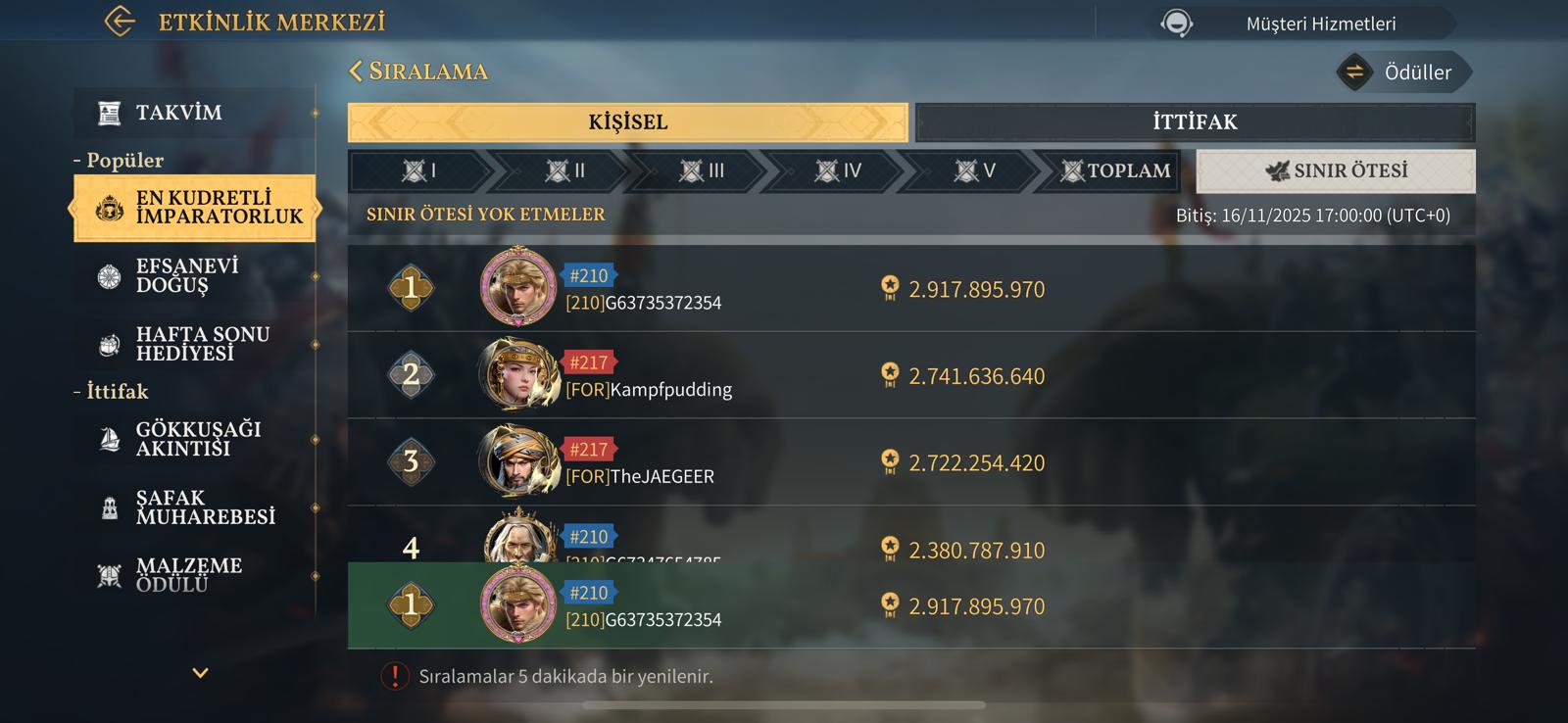Choose the Sınır Ötesi ranking tab
Screen dimensions: 1568x723
click(x=1335, y=171)
